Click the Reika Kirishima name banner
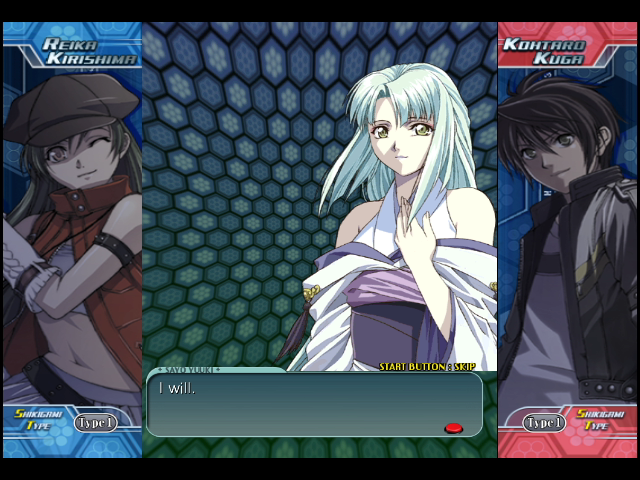The height and width of the screenshot is (480, 640). coord(88,51)
